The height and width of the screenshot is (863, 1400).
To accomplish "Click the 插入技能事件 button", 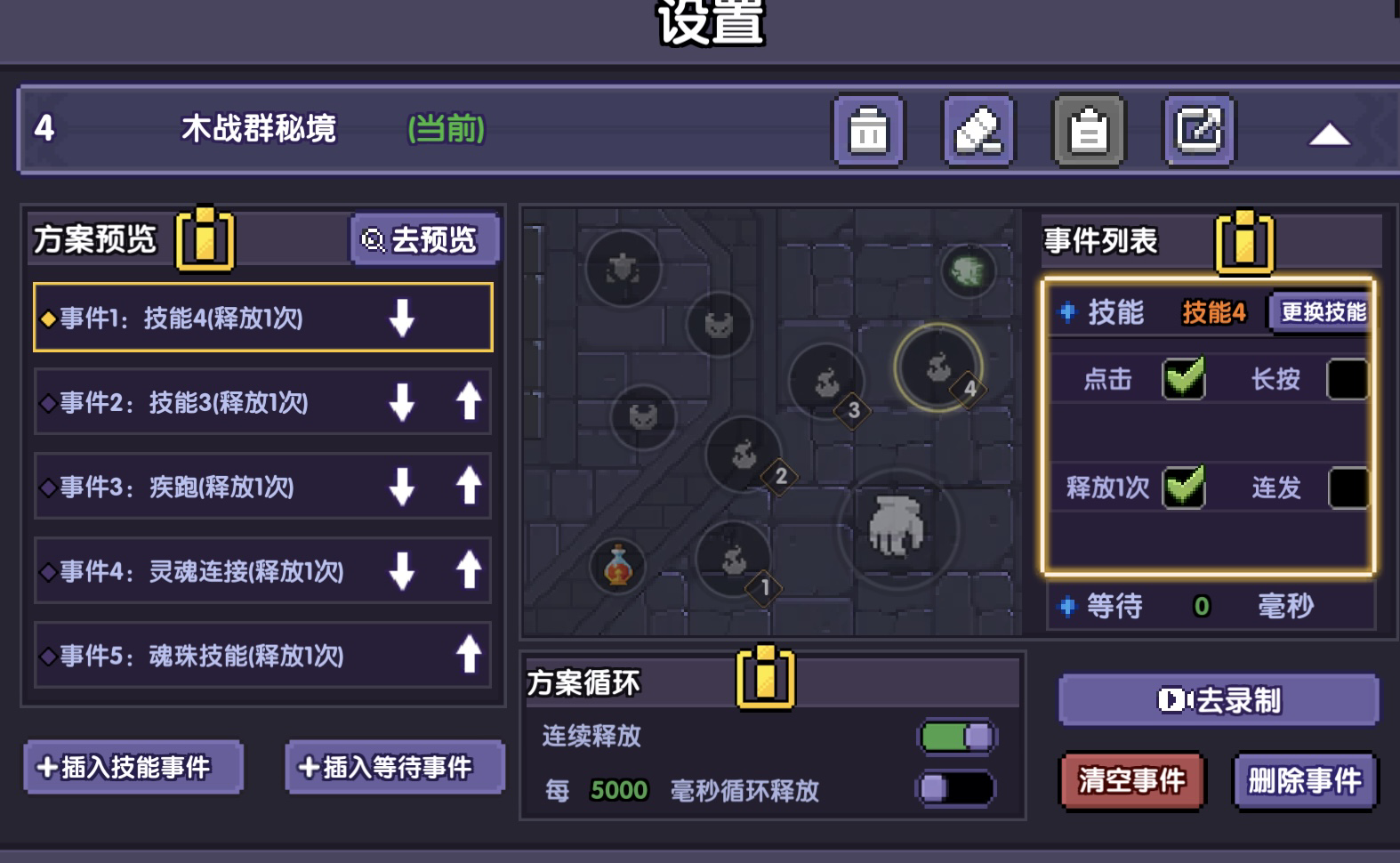I will tap(132, 766).
